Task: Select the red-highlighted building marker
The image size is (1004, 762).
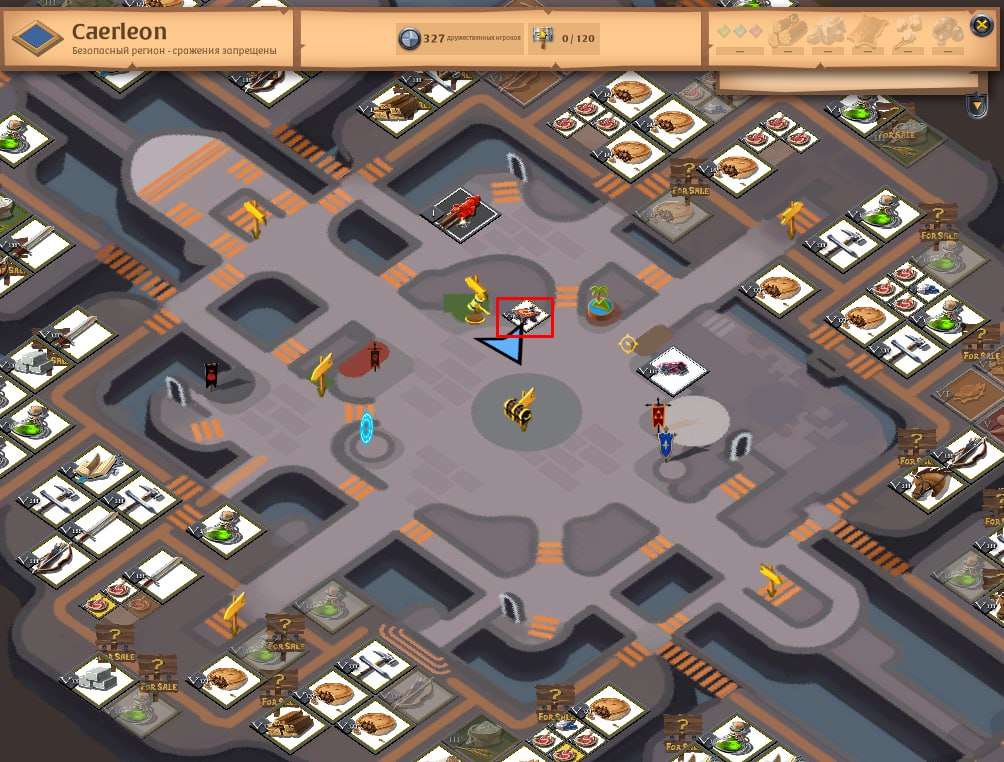Action: tap(525, 317)
